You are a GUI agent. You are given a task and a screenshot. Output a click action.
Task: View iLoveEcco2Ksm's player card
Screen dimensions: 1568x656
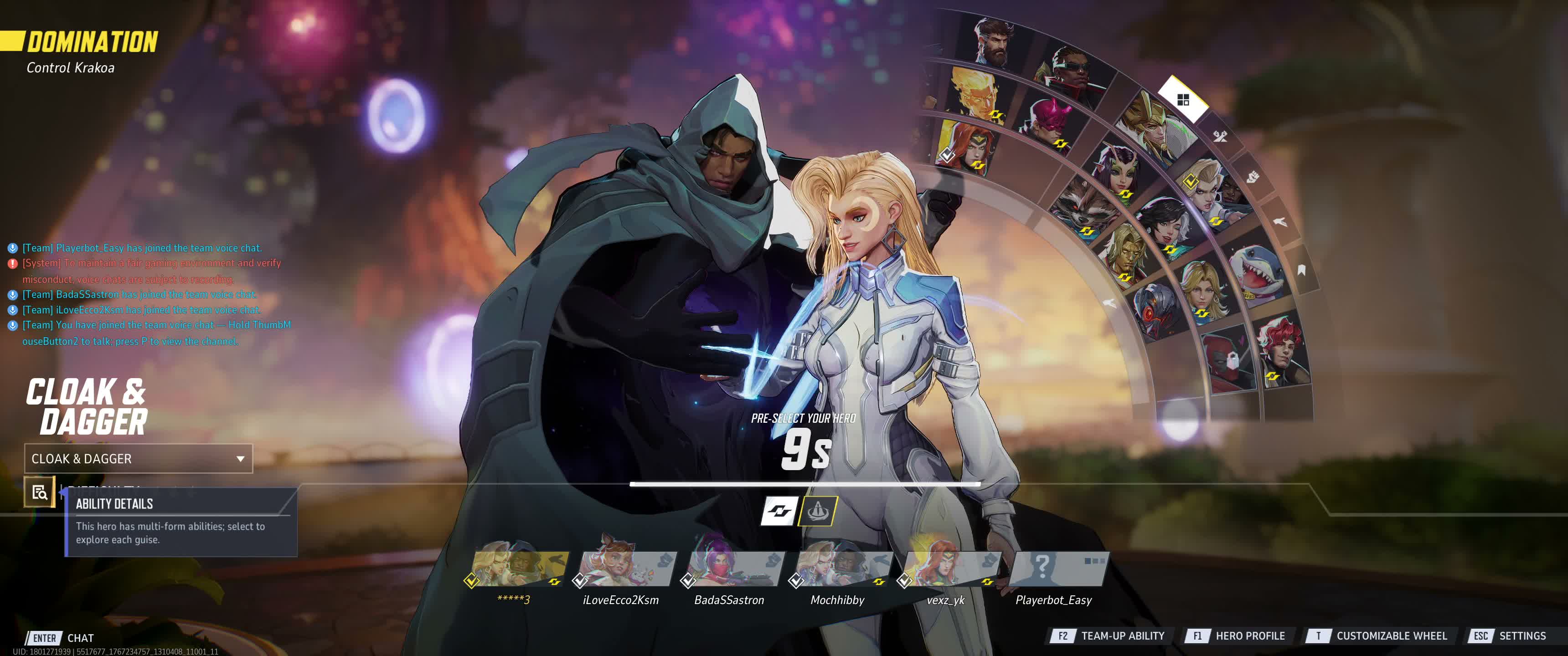point(626,569)
